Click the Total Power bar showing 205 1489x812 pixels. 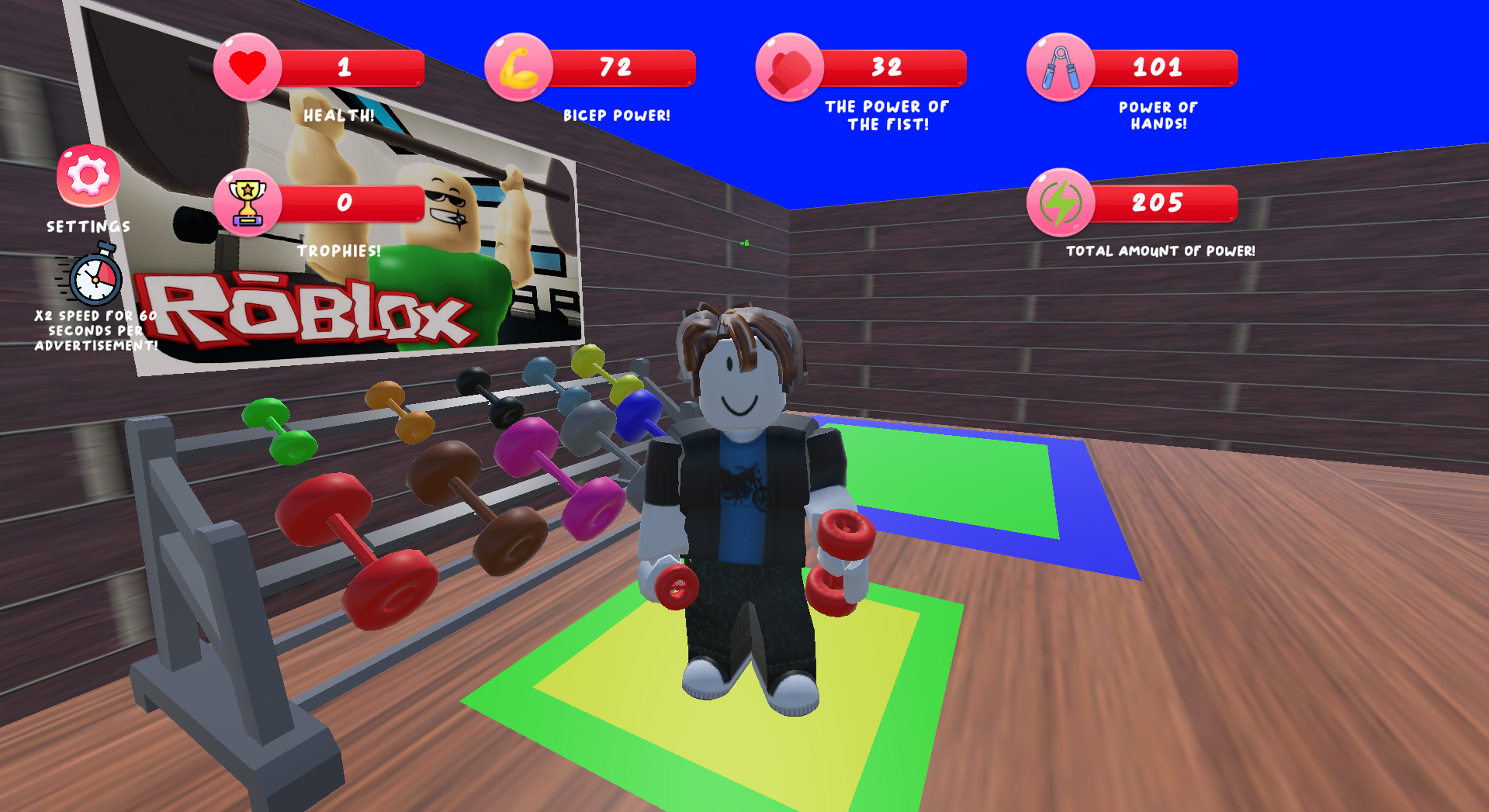click(1156, 204)
